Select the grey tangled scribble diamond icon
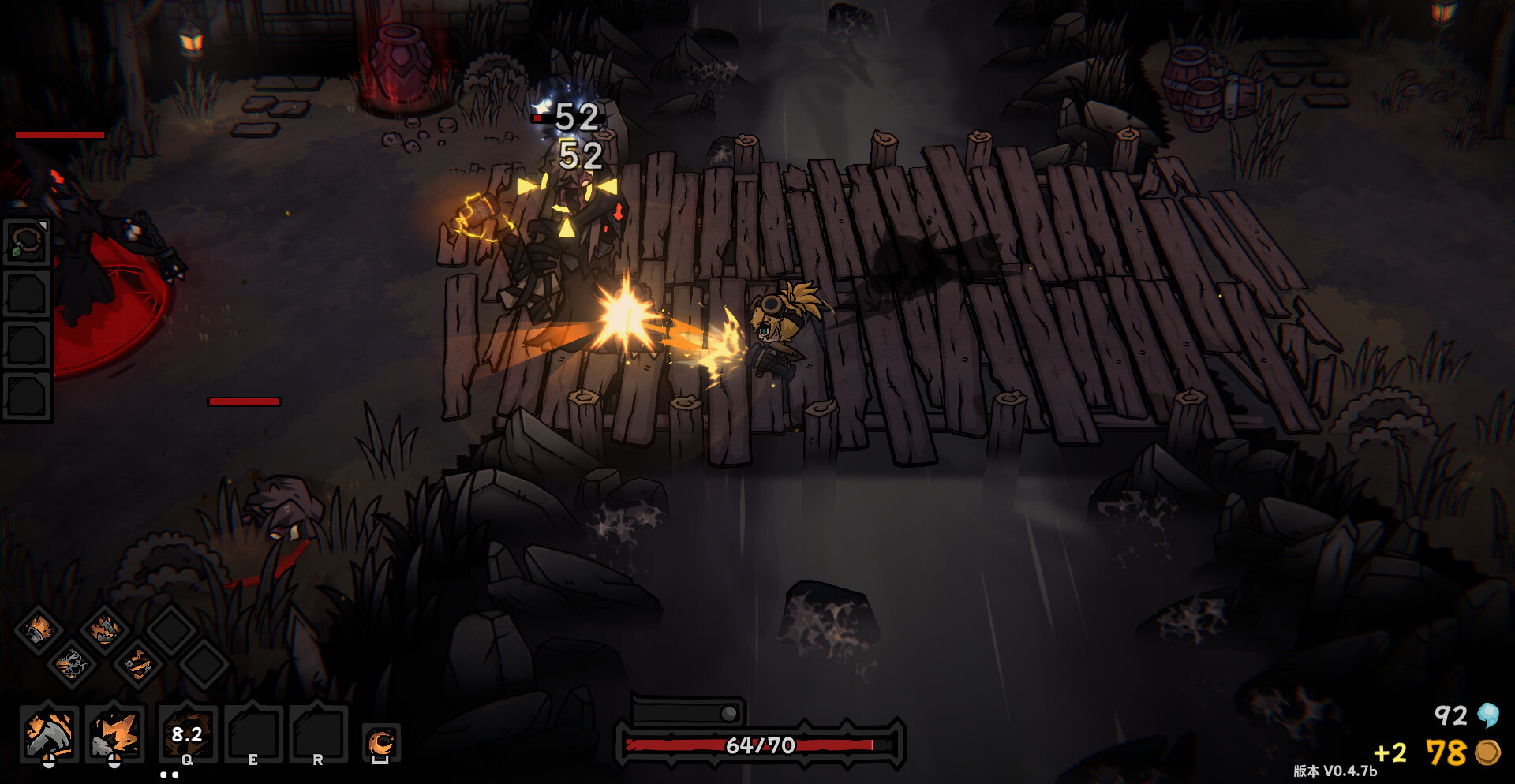Image resolution: width=1515 pixels, height=784 pixels. [x=71, y=664]
